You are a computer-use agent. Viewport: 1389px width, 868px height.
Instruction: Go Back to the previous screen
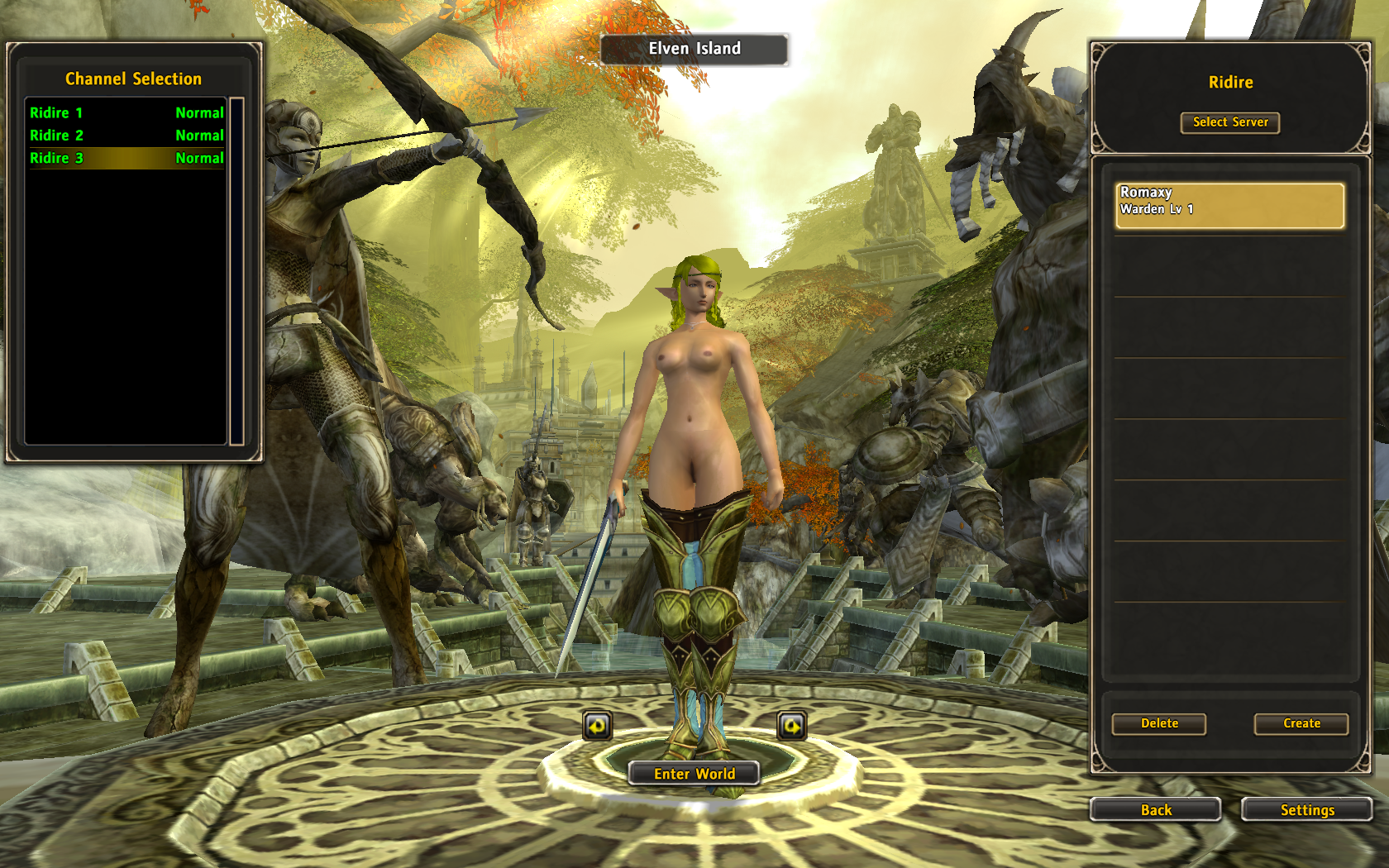1155,810
